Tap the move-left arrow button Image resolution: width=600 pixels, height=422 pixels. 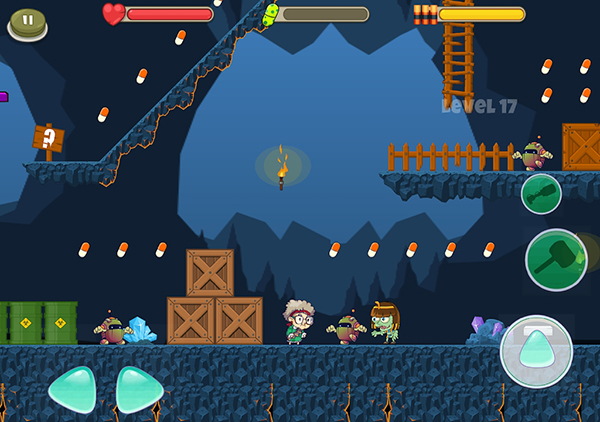(72, 388)
